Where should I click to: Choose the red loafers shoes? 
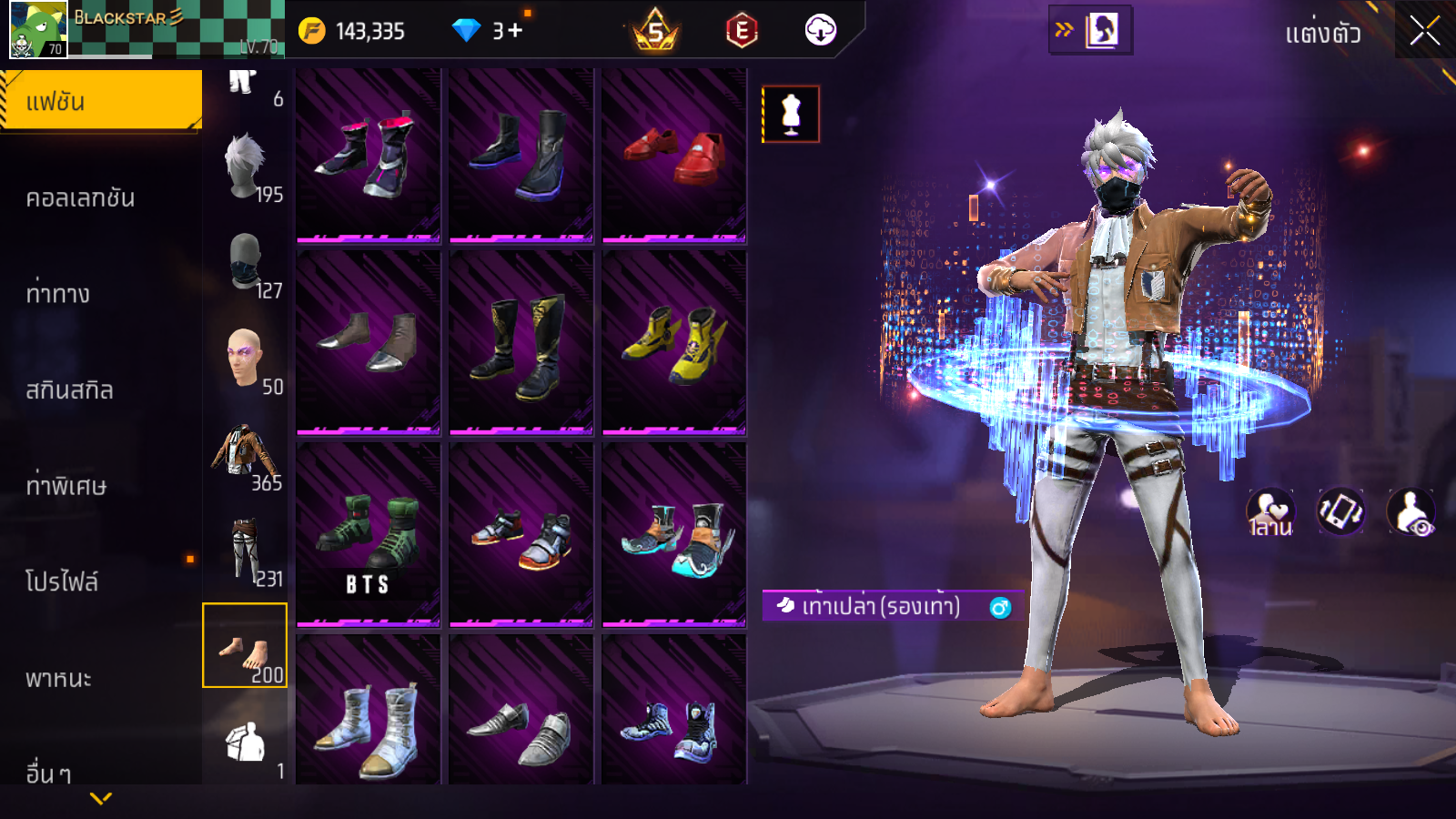[x=674, y=156]
